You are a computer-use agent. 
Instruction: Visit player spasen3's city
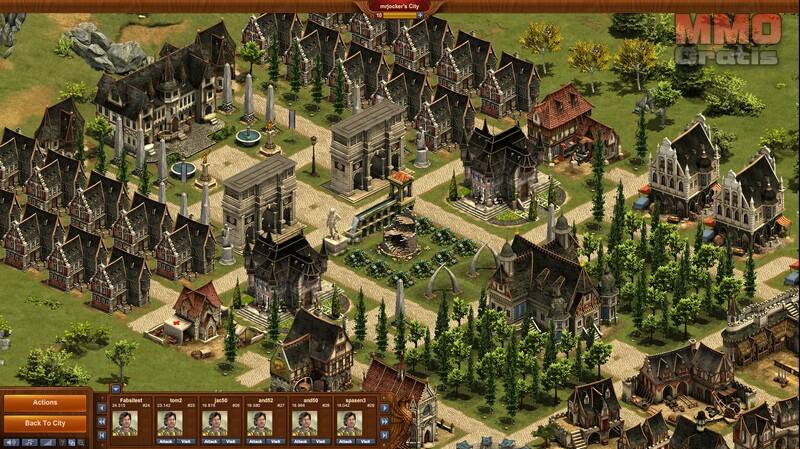tap(365, 441)
